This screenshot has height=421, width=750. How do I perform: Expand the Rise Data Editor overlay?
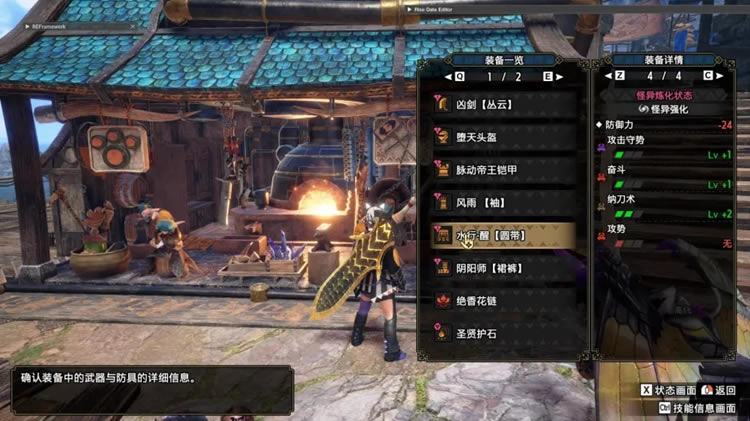pyautogui.click(x=410, y=9)
